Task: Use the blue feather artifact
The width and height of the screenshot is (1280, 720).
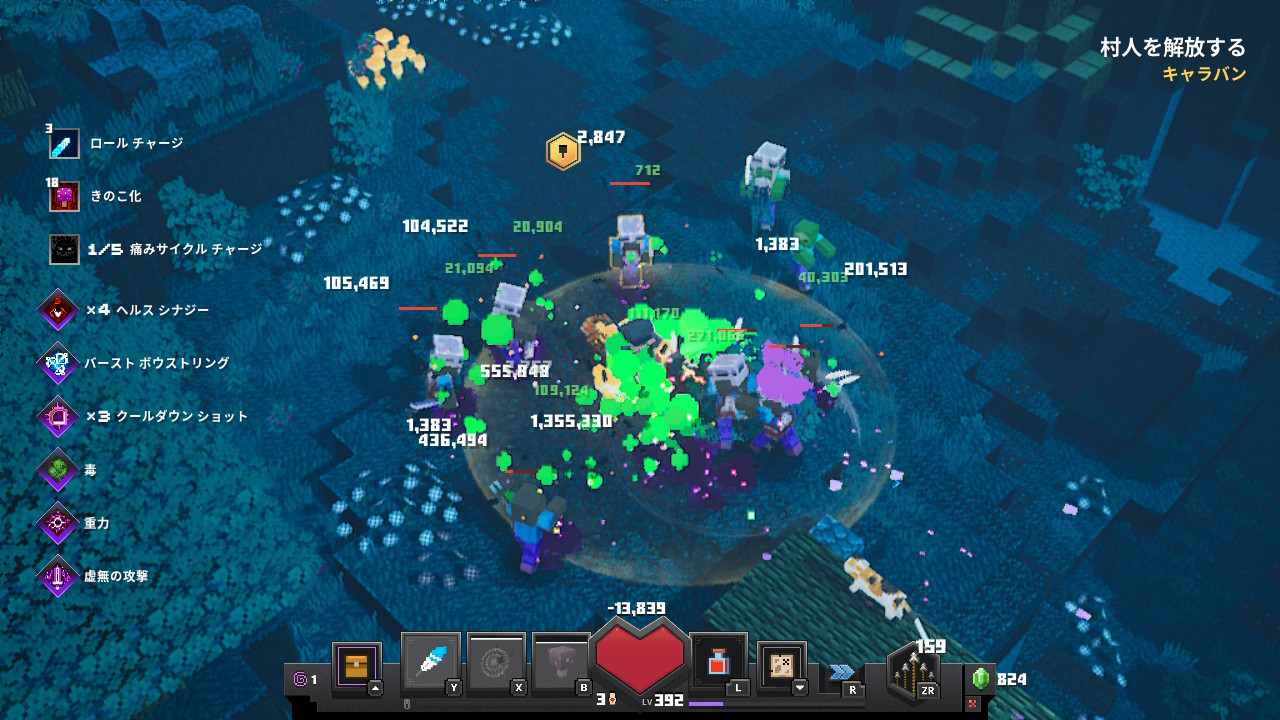Action: (431, 661)
